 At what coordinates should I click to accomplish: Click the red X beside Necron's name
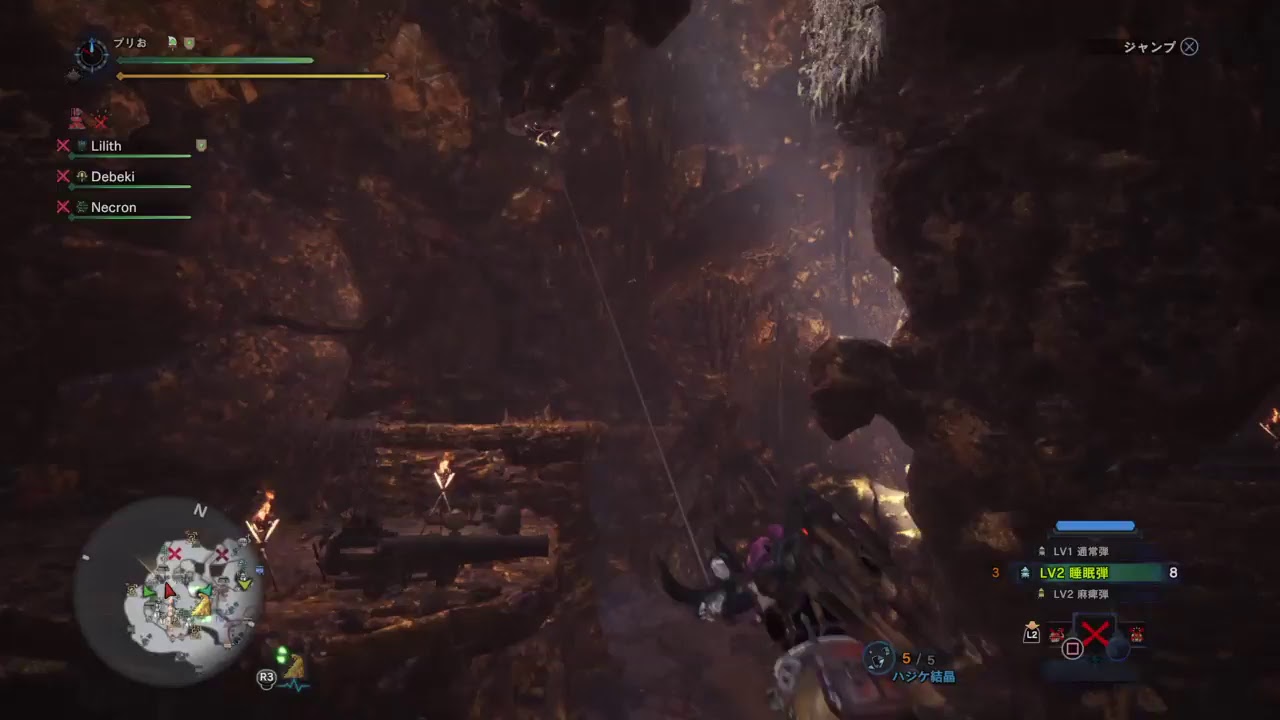click(x=64, y=208)
